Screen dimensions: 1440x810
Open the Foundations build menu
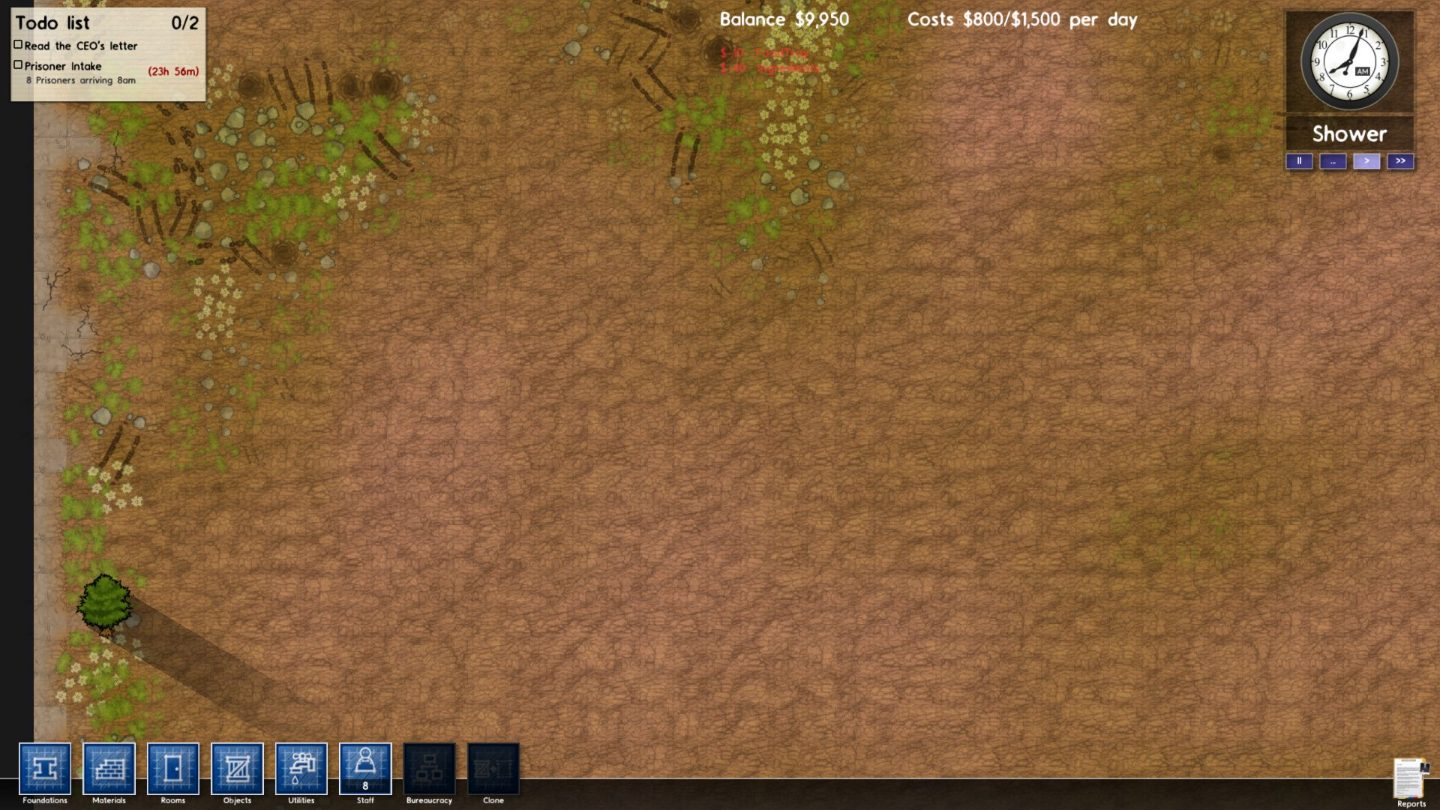45,768
